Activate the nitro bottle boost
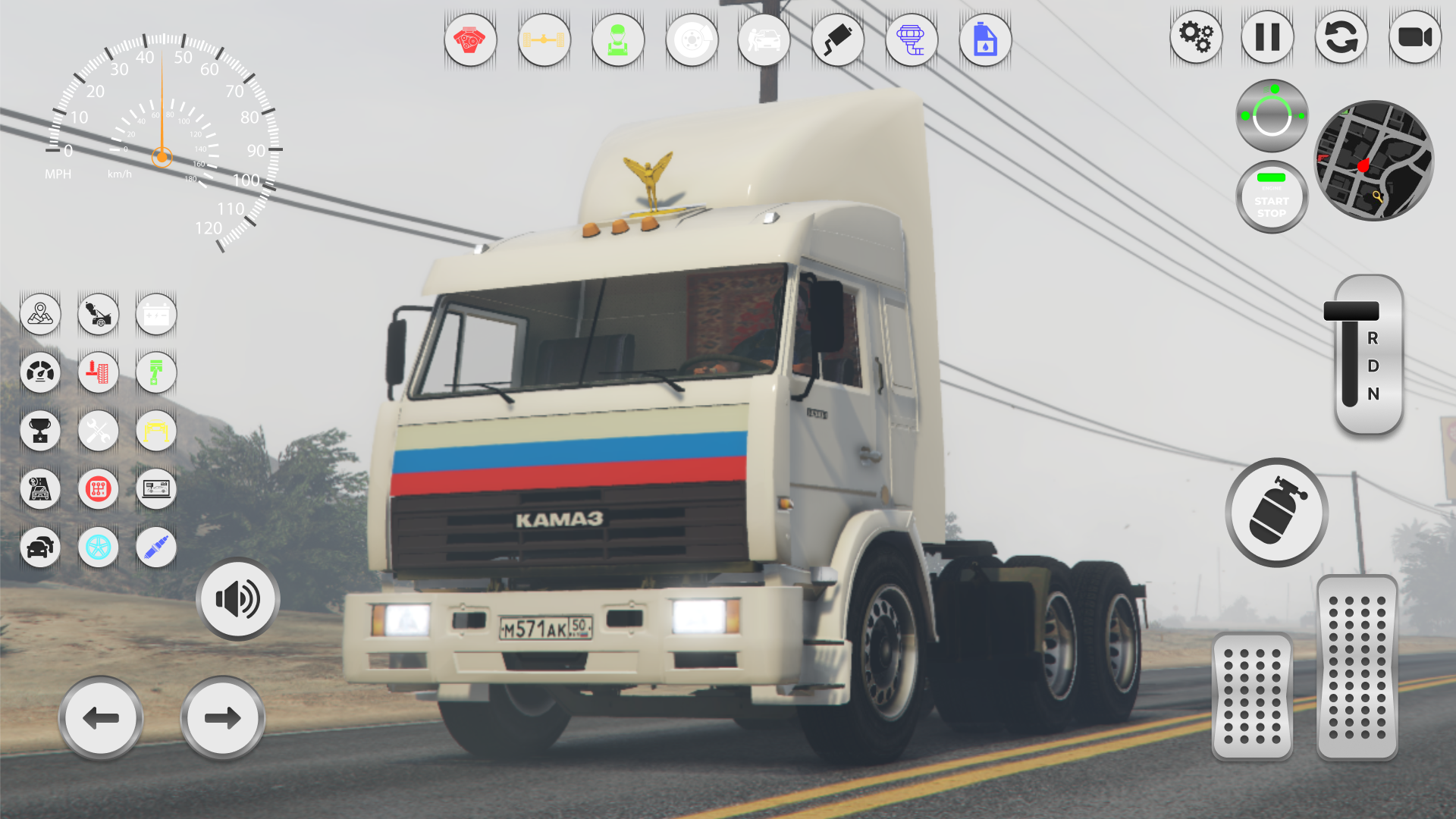 [x=1276, y=513]
